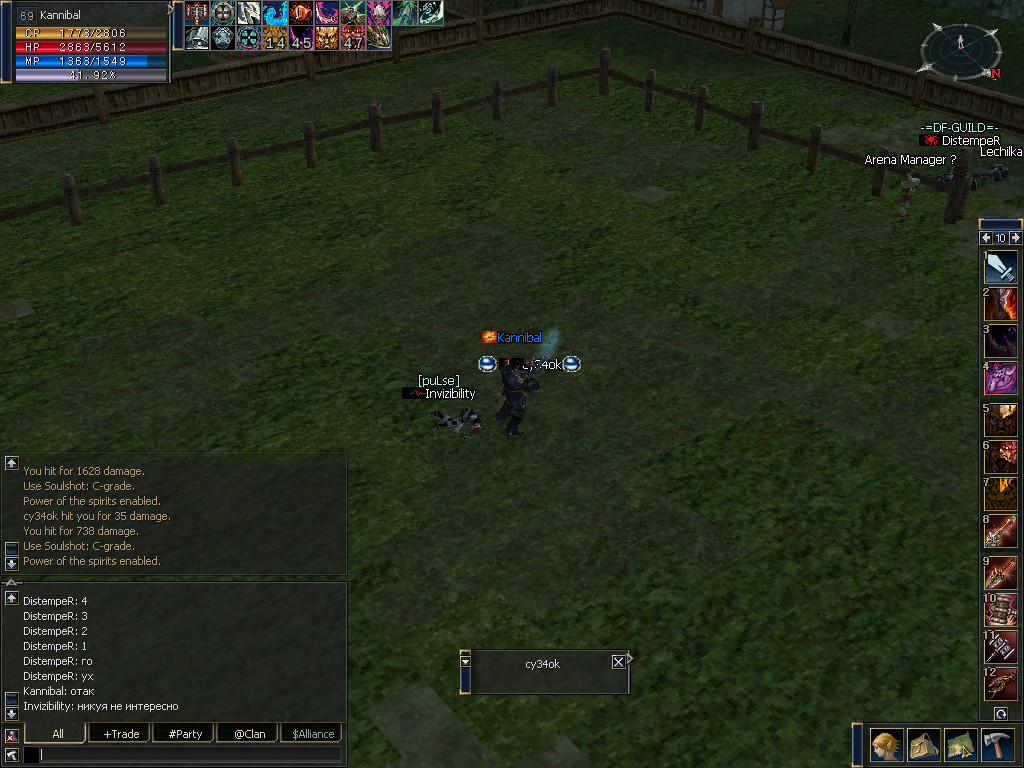Open the $Alliance chat tab
Image resolution: width=1024 pixels, height=768 pixels.
pos(312,733)
